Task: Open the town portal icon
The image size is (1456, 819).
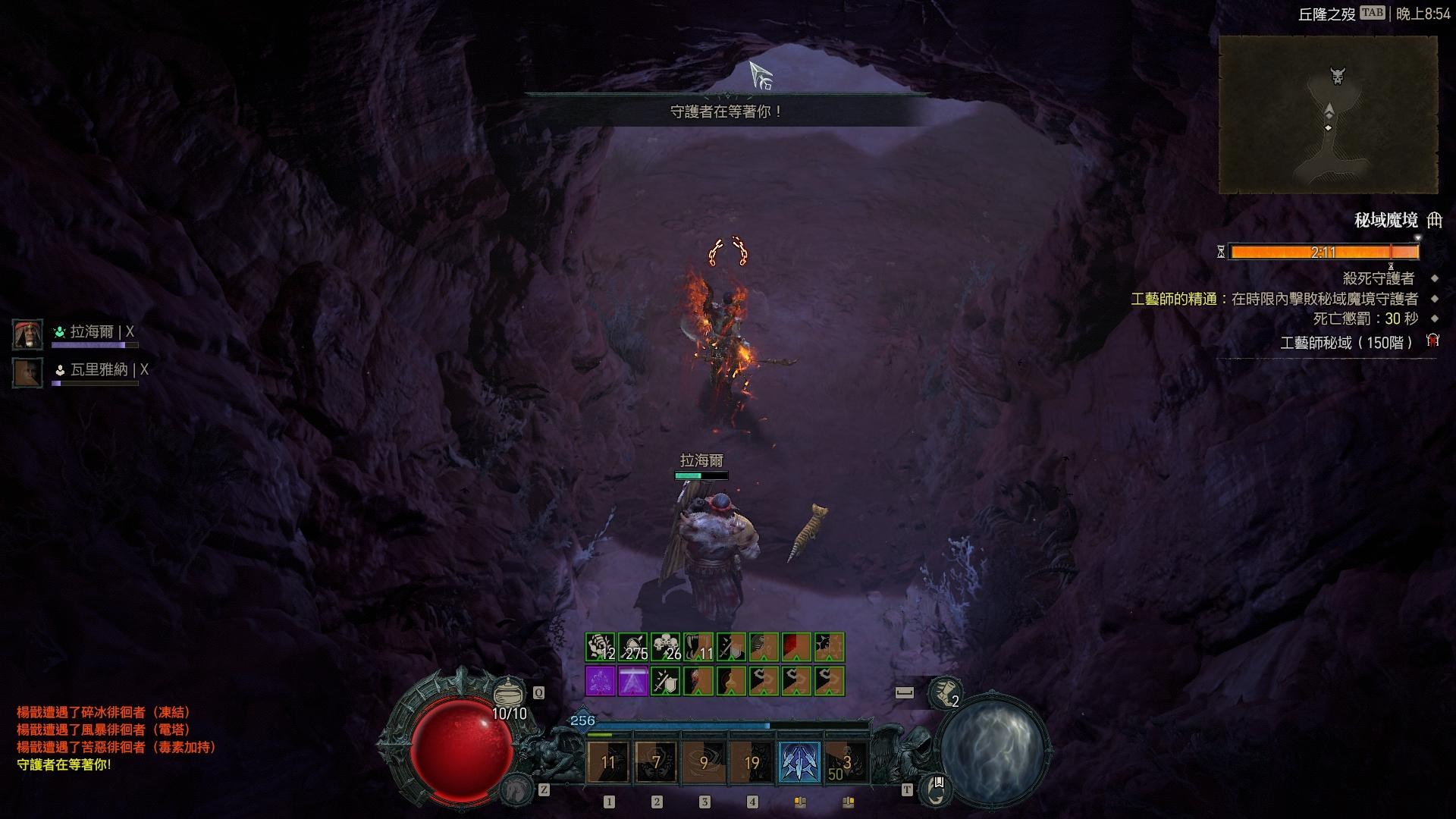Action: coord(936,788)
